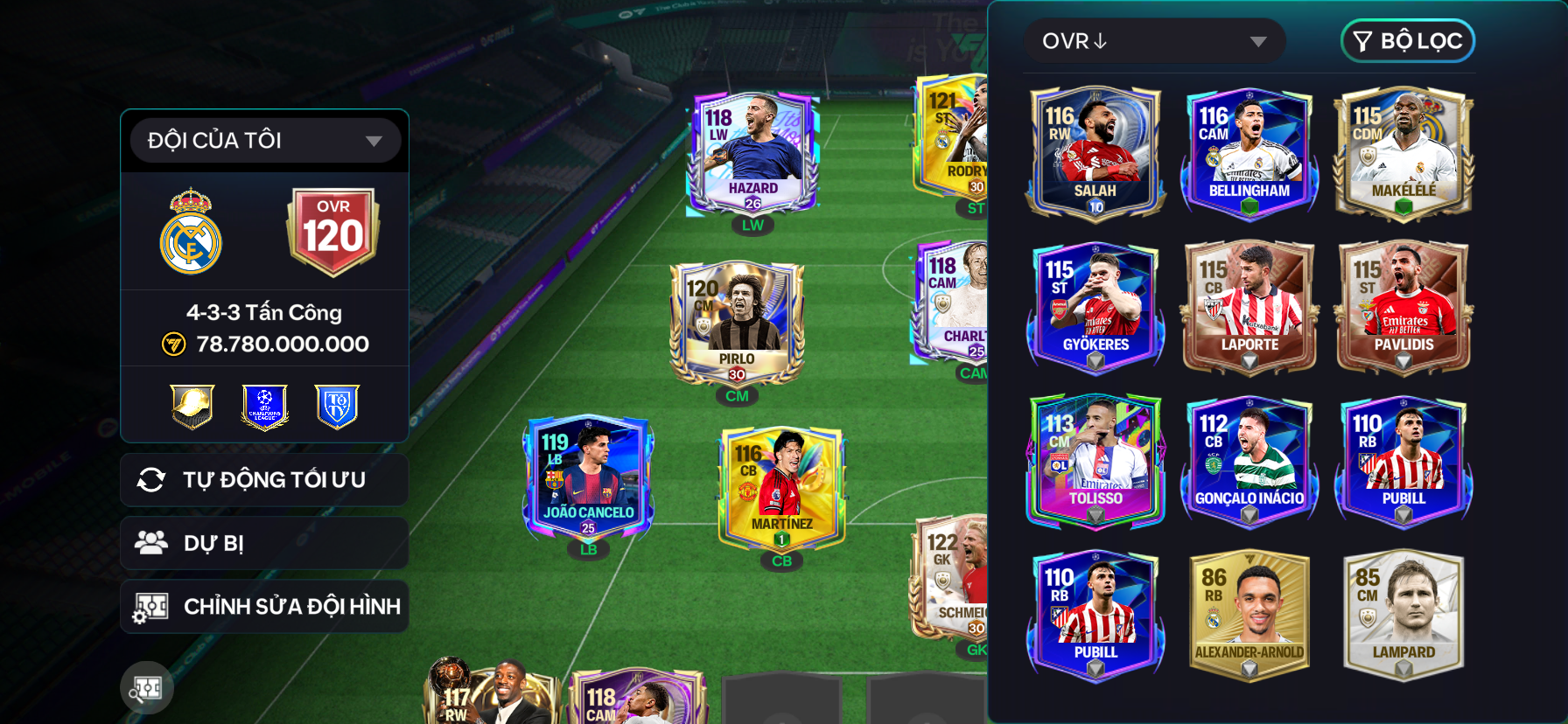Viewport: 1568px width, 724px height.
Task: Pick the Tolisso 113 CM card
Action: pyautogui.click(x=1095, y=461)
